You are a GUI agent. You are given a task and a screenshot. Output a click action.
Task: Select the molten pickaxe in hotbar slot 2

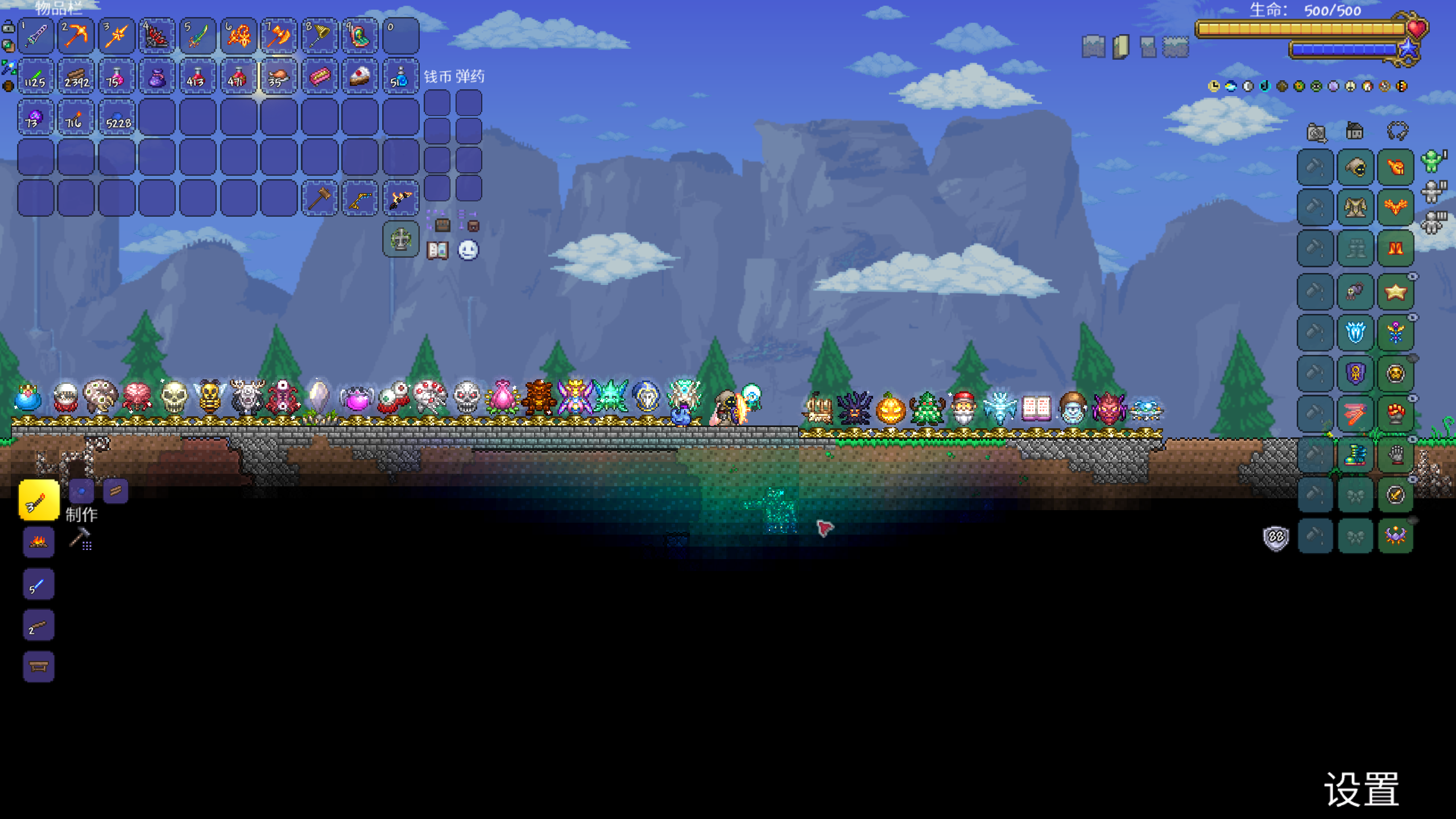coord(76,36)
